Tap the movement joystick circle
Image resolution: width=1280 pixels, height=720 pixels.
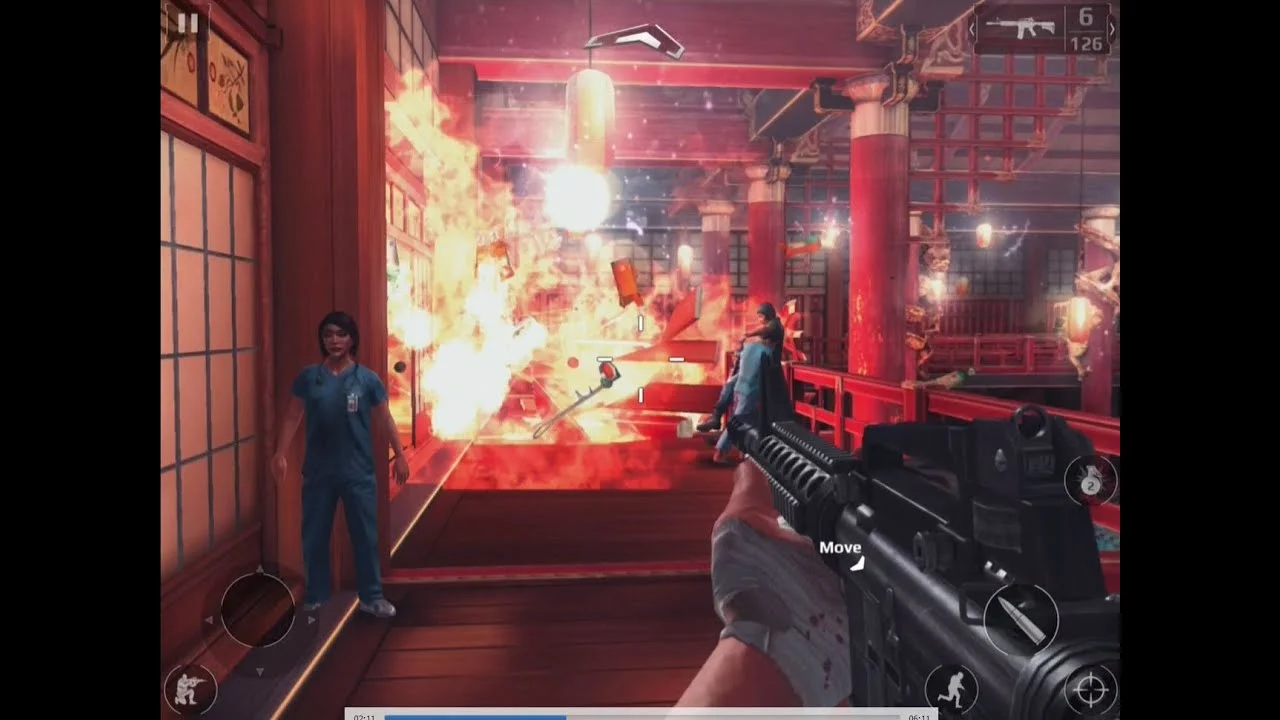(x=258, y=609)
